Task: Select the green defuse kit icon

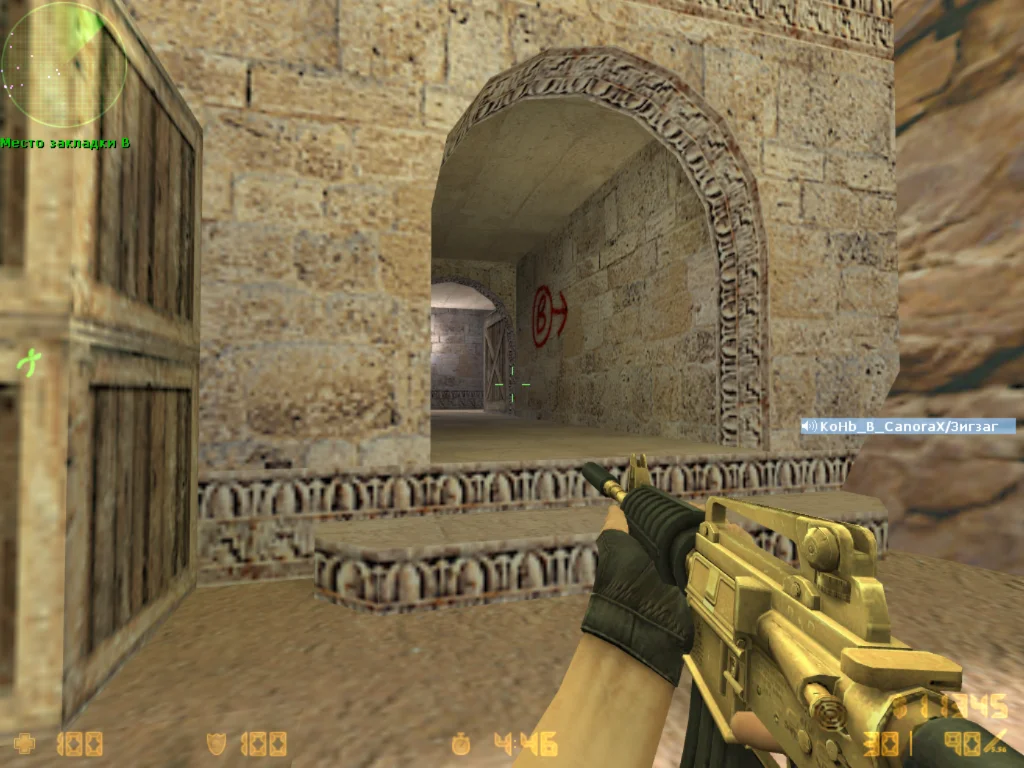Action: click(31, 360)
